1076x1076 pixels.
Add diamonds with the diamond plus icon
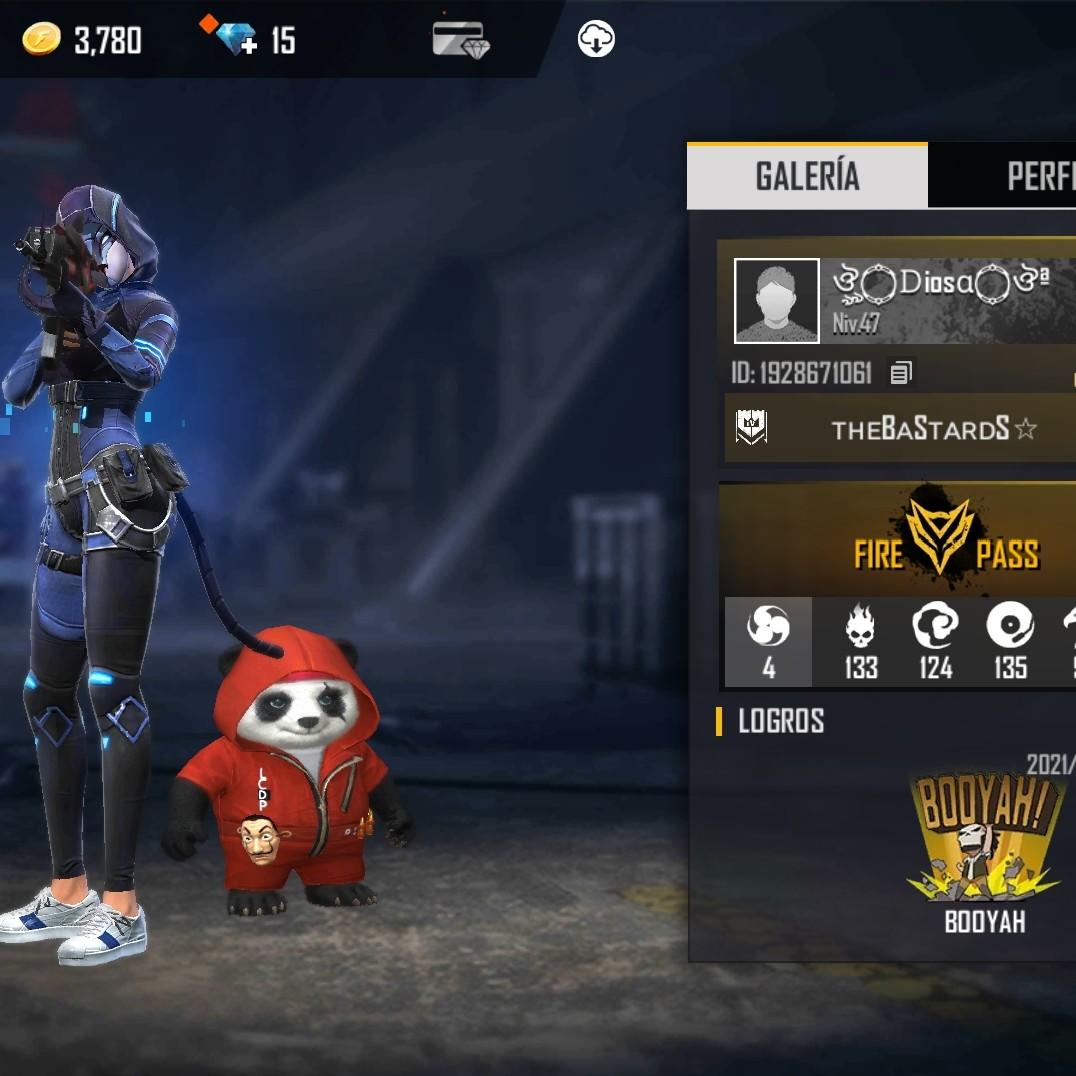pyautogui.click(x=234, y=38)
